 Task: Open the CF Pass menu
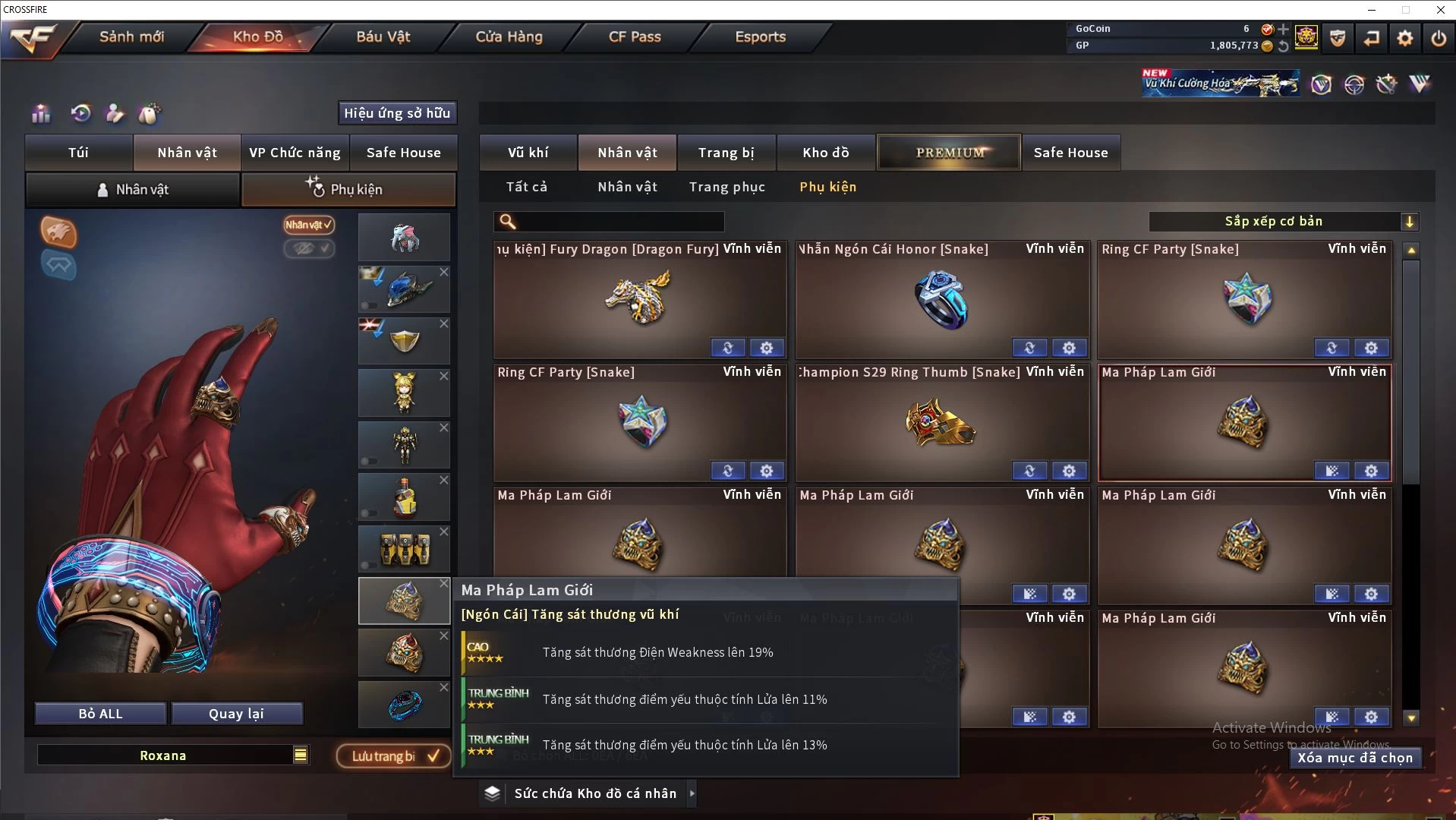[635, 36]
